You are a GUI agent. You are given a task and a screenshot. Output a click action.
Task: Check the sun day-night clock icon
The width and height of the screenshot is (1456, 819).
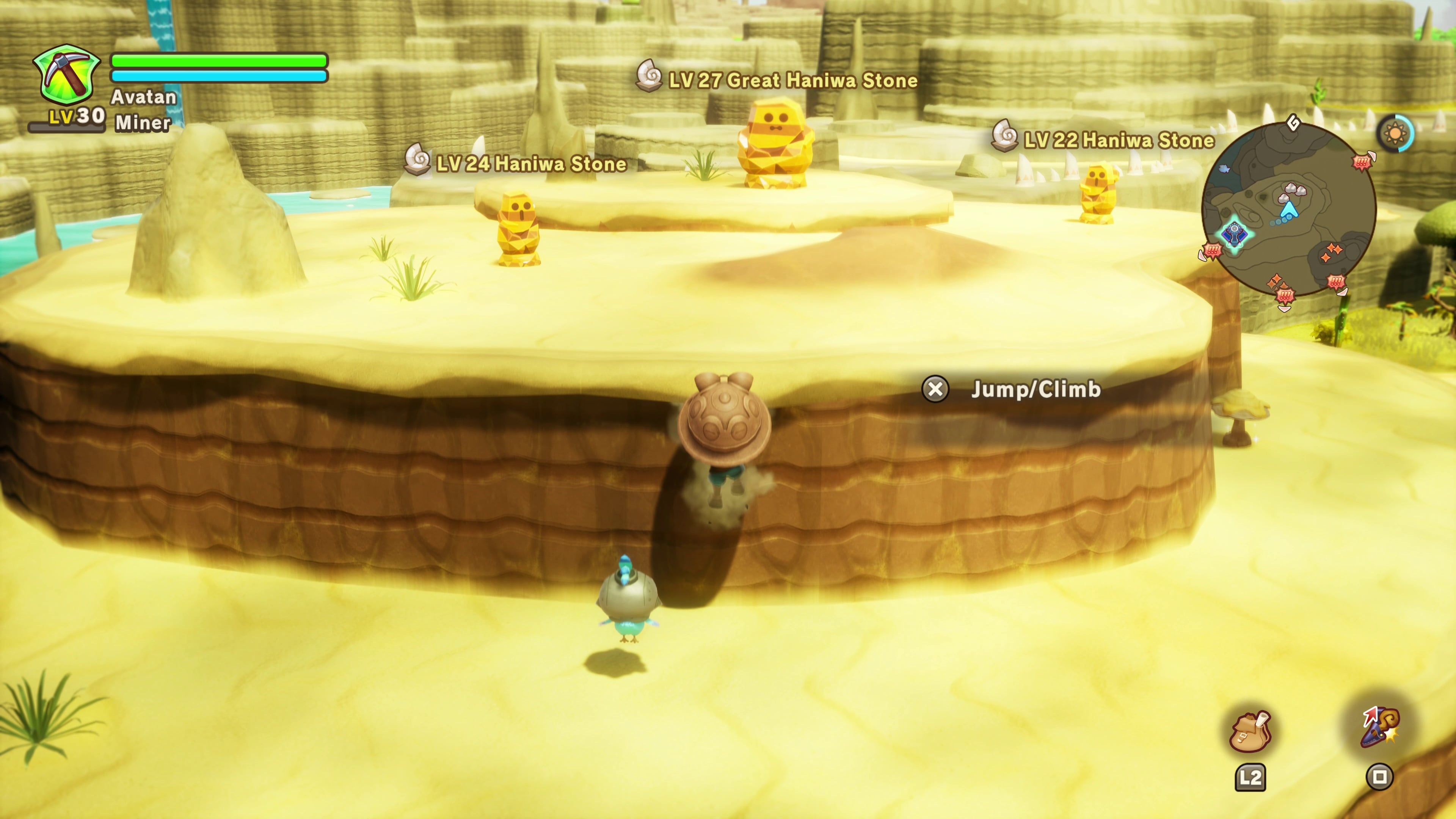click(x=1395, y=134)
